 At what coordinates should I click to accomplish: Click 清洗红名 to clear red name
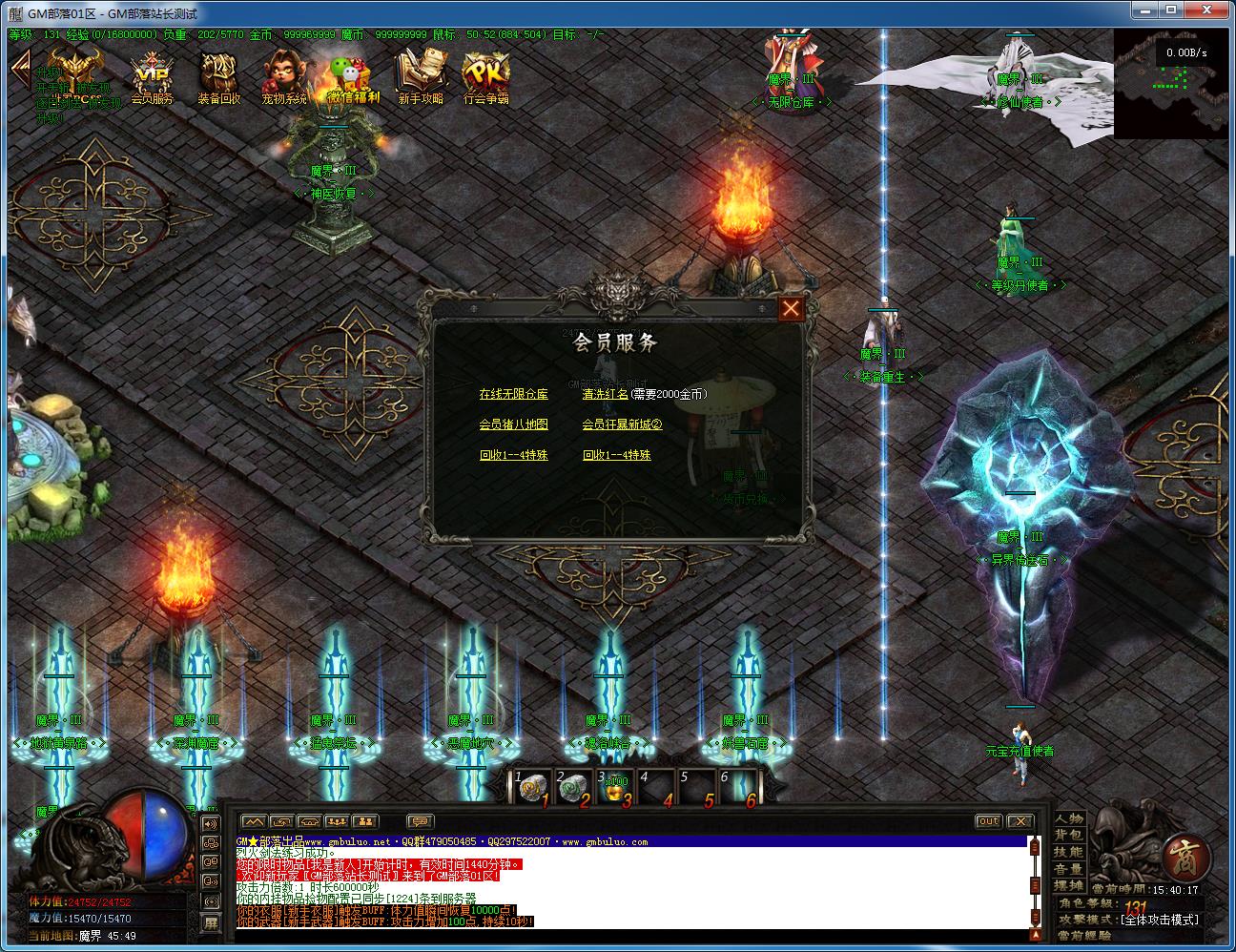(x=608, y=393)
